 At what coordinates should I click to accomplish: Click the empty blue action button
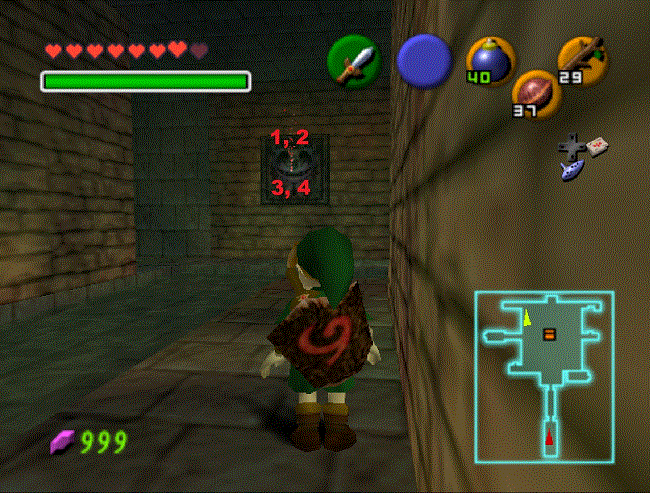(x=423, y=59)
